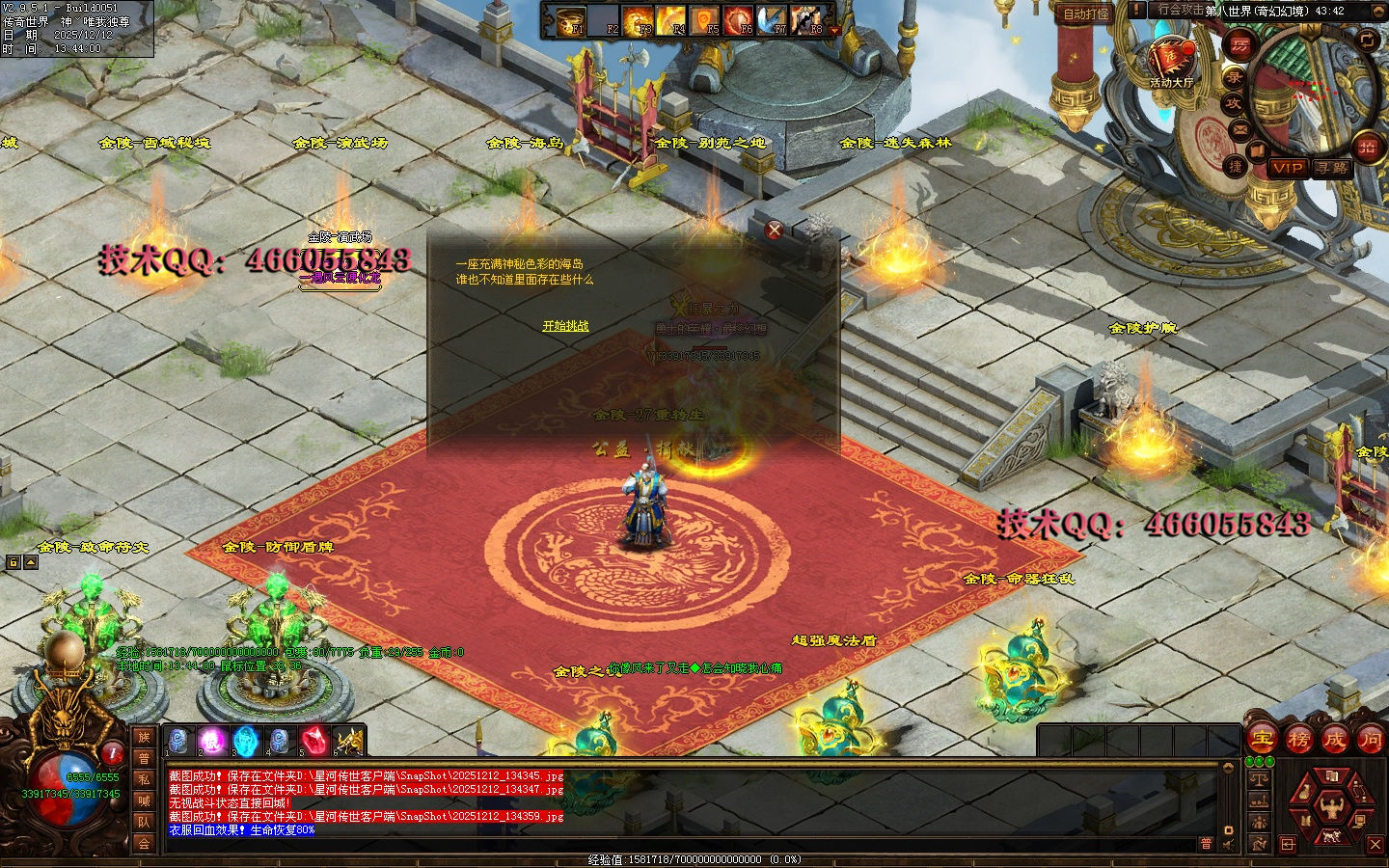Use the cyan glowing item in hotbar

(246, 742)
